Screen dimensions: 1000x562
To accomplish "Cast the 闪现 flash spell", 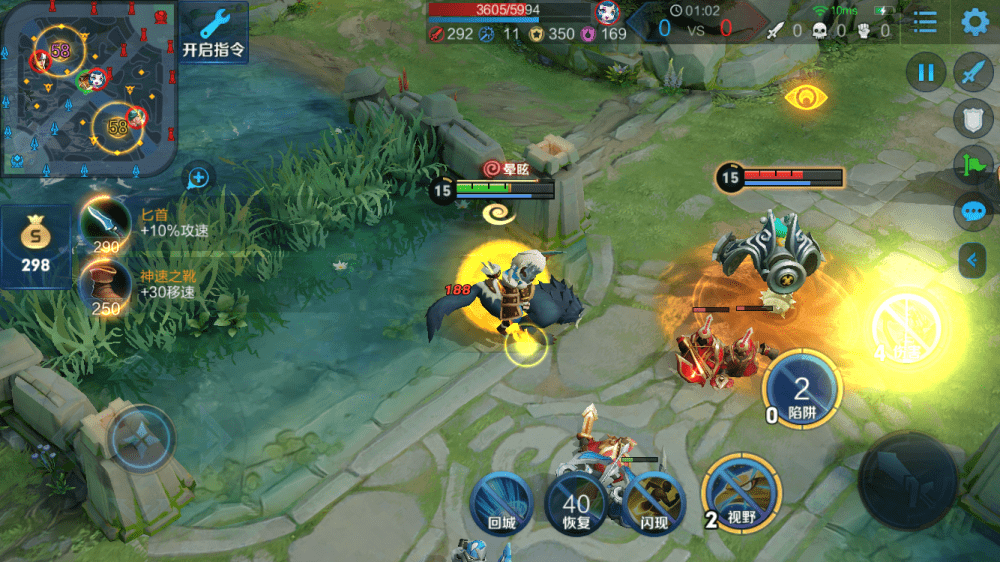I will coord(653,501).
